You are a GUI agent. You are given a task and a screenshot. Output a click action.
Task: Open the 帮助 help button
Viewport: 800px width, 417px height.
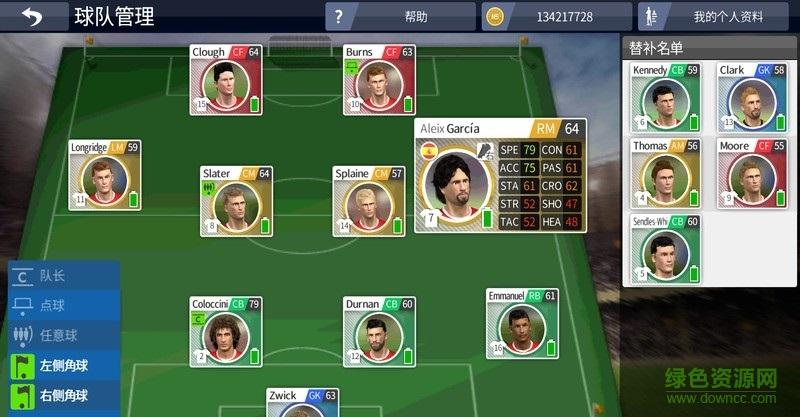point(400,17)
